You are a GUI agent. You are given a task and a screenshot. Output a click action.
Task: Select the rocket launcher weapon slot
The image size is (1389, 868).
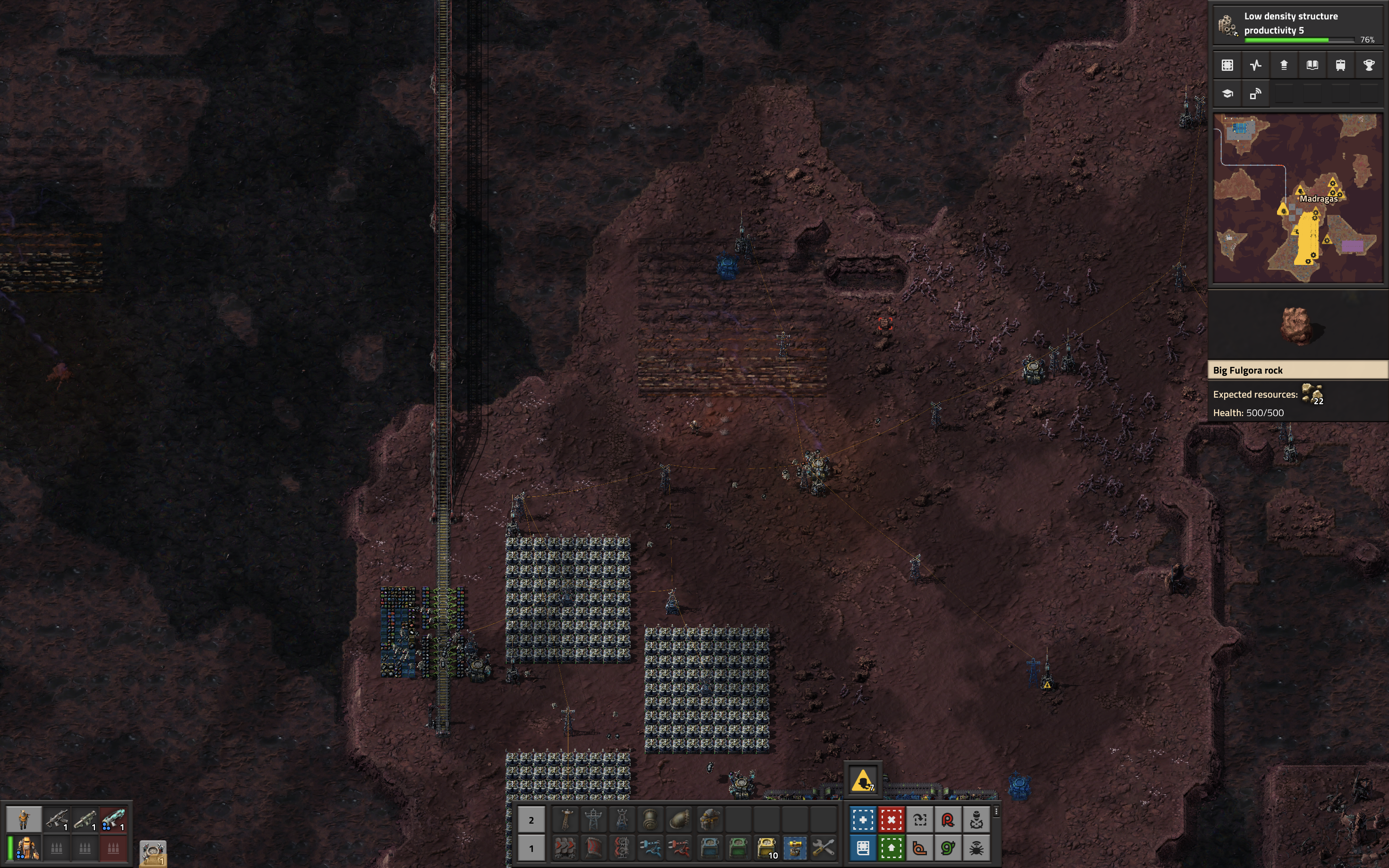85,819
